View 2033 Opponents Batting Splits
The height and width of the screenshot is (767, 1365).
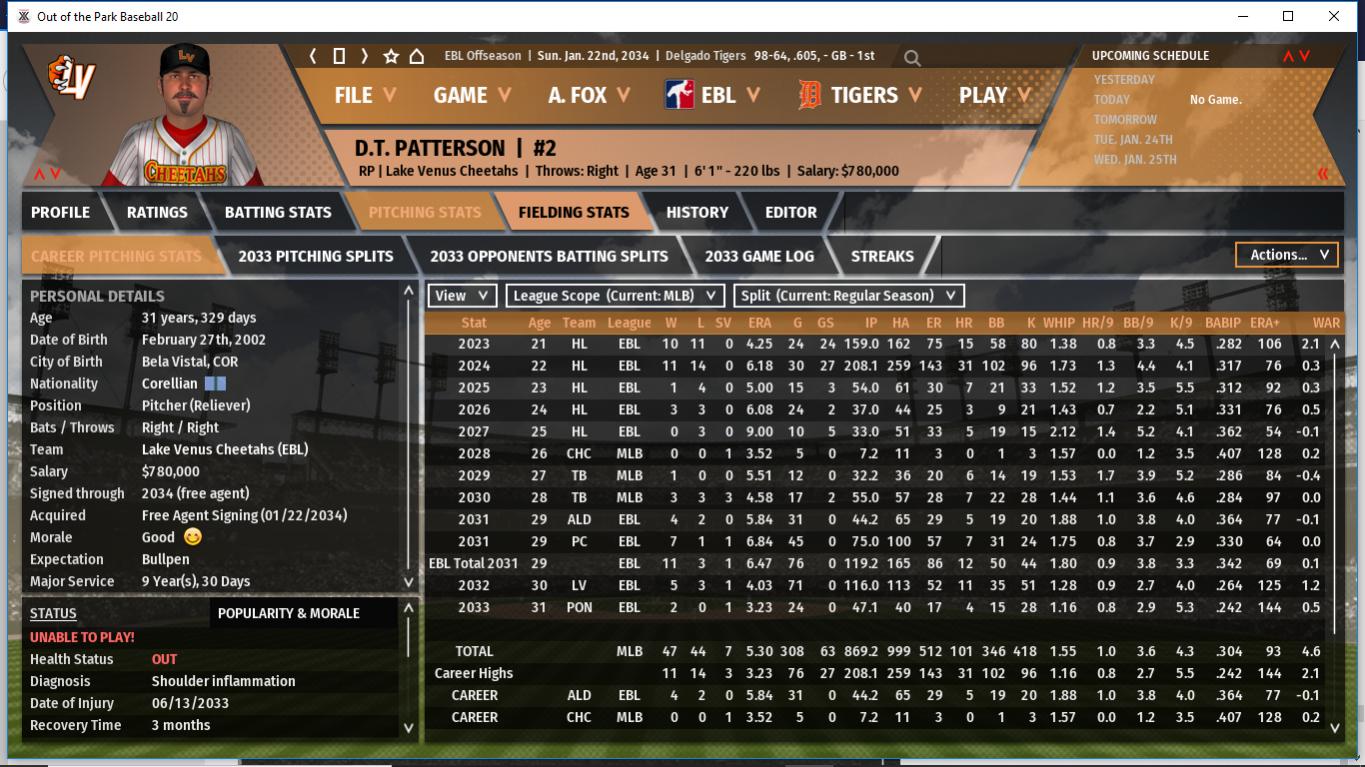coord(549,256)
